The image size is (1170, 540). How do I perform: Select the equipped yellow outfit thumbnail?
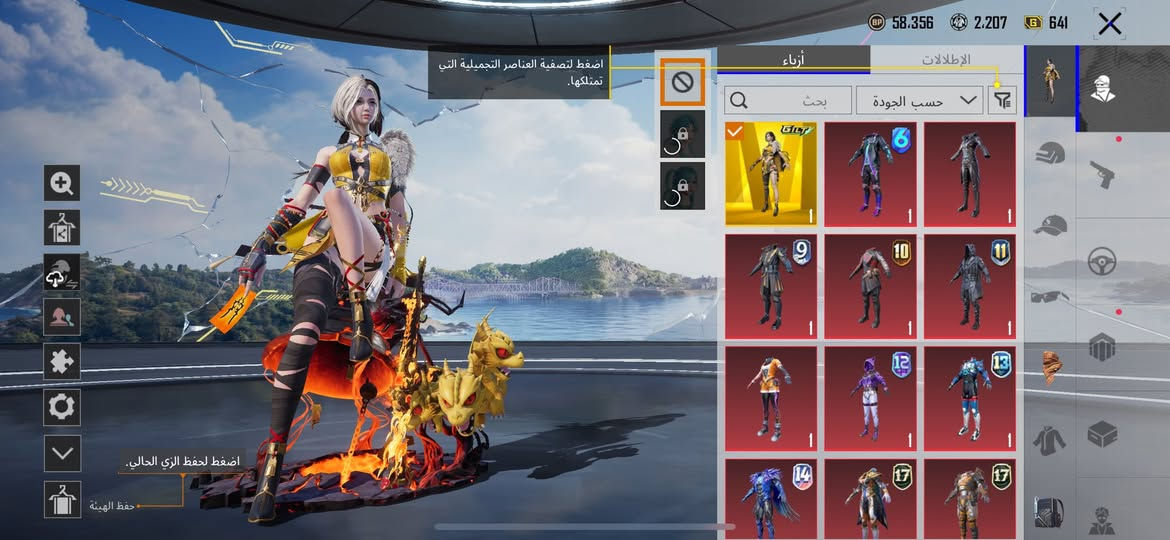click(x=771, y=174)
